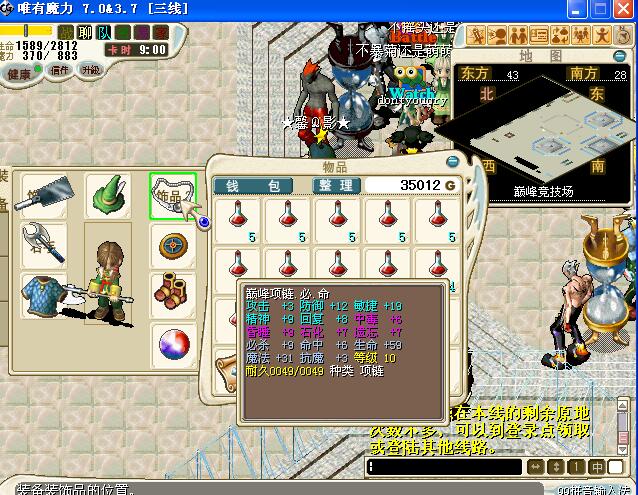
Task: Select the brown boots slot
Action: point(172,294)
